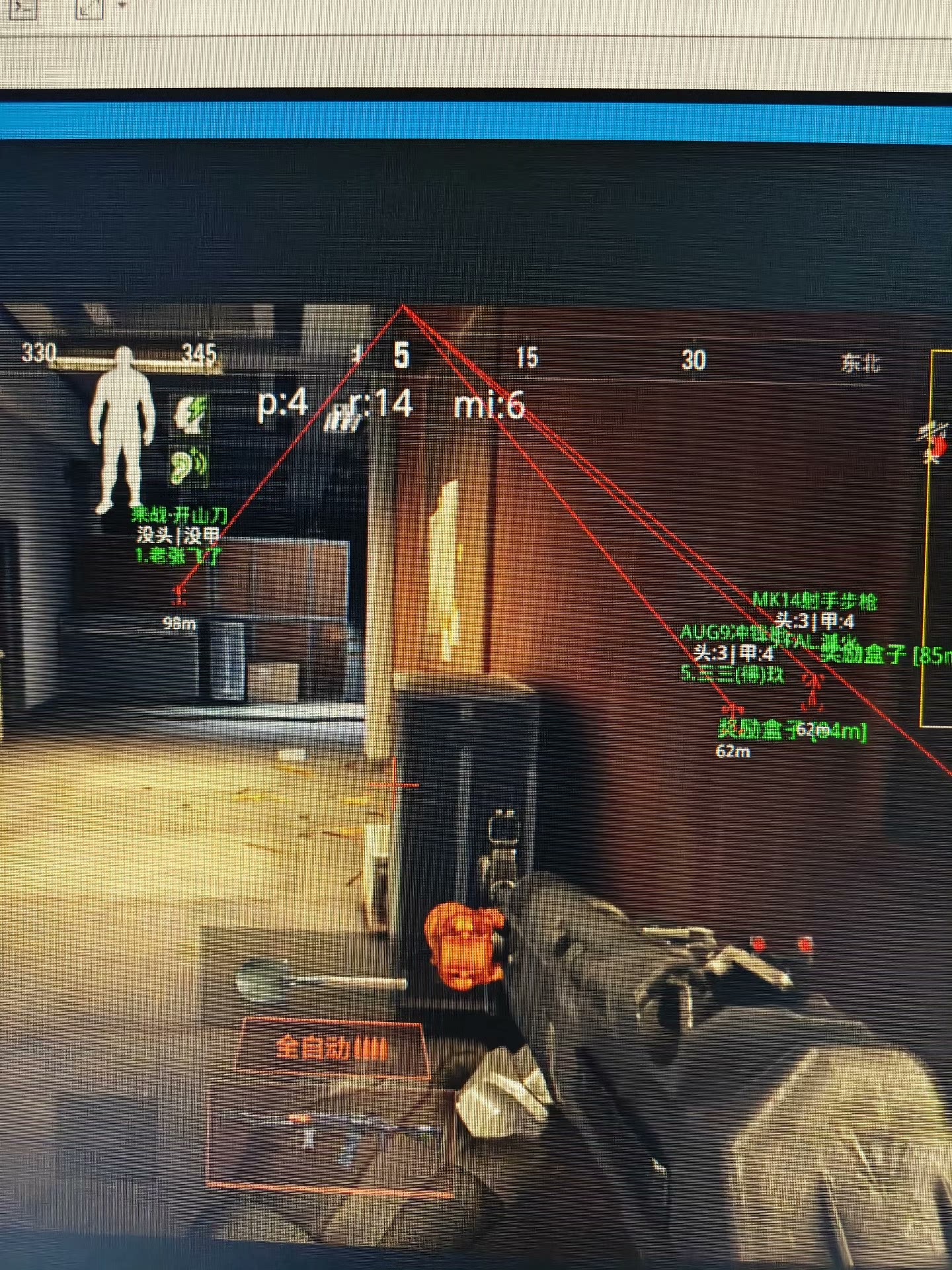The width and height of the screenshot is (952, 1270).
Task: Open the yellow-framed minimap
Action: 937,536
